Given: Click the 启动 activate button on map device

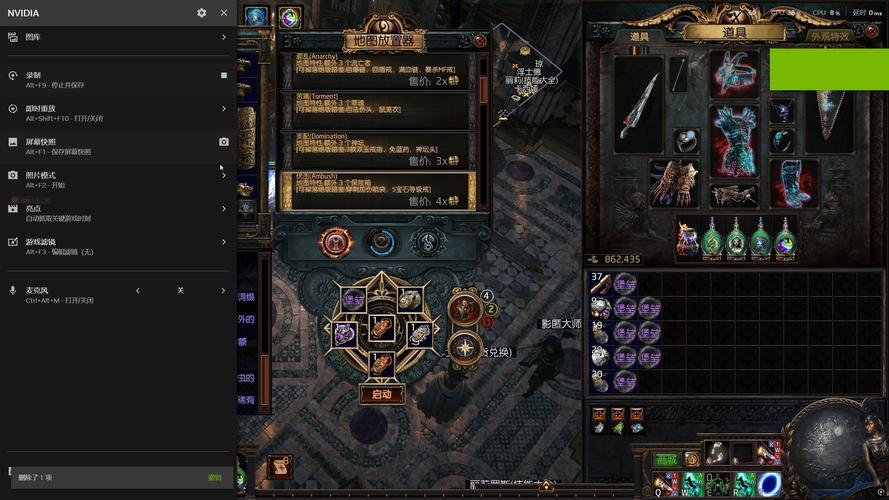Looking at the screenshot, I should pos(382,394).
